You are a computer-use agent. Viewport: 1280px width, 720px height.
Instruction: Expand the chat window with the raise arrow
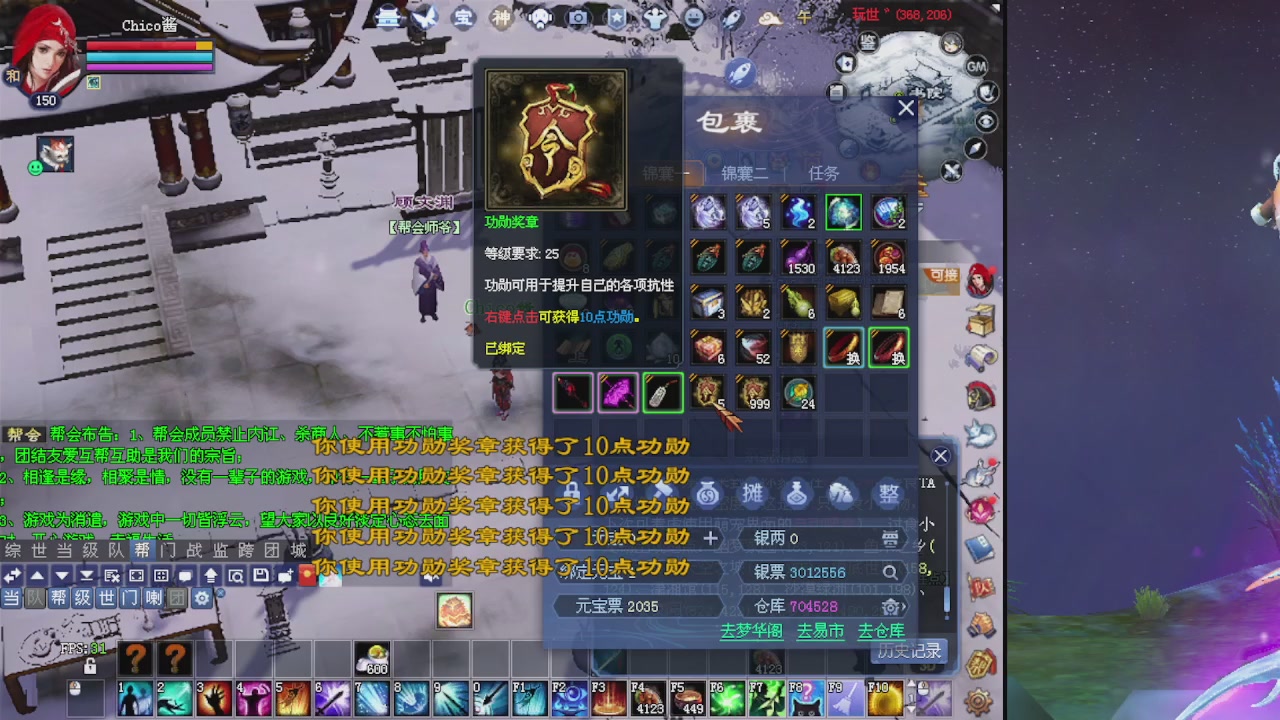[x=211, y=575]
